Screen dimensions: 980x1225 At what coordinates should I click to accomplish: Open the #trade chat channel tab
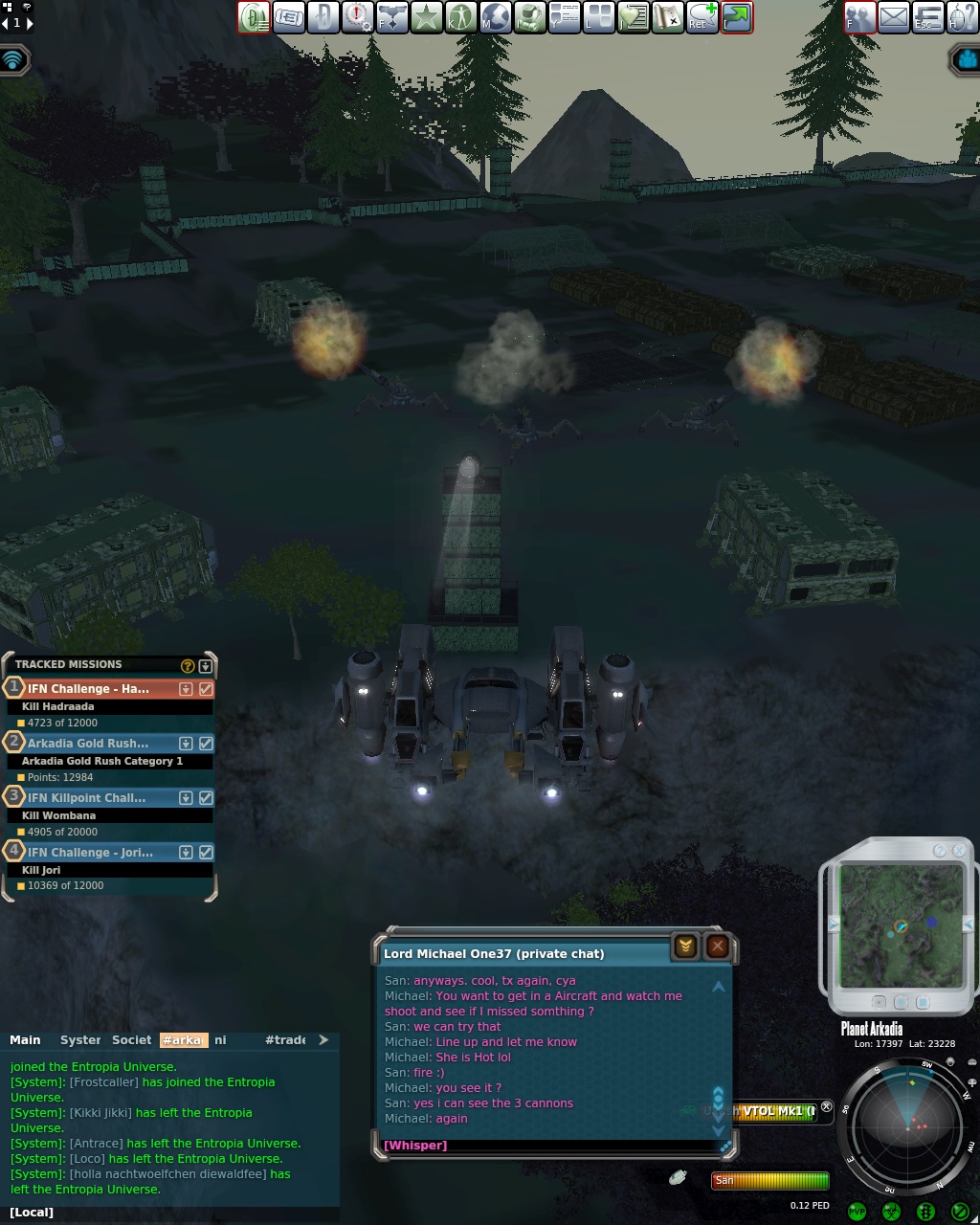(285, 1040)
